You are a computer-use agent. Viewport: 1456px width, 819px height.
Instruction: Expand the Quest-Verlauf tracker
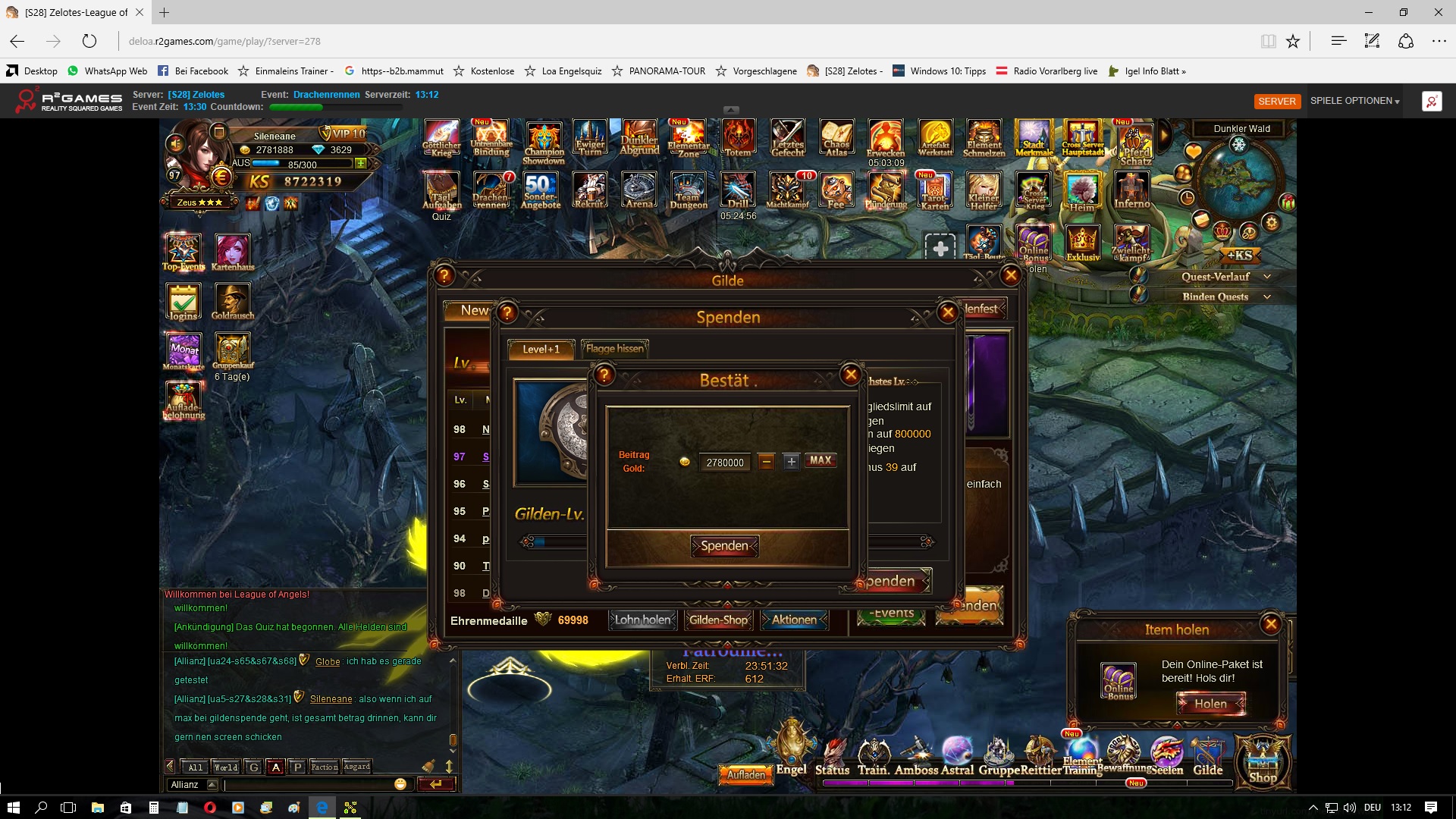point(1266,277)
